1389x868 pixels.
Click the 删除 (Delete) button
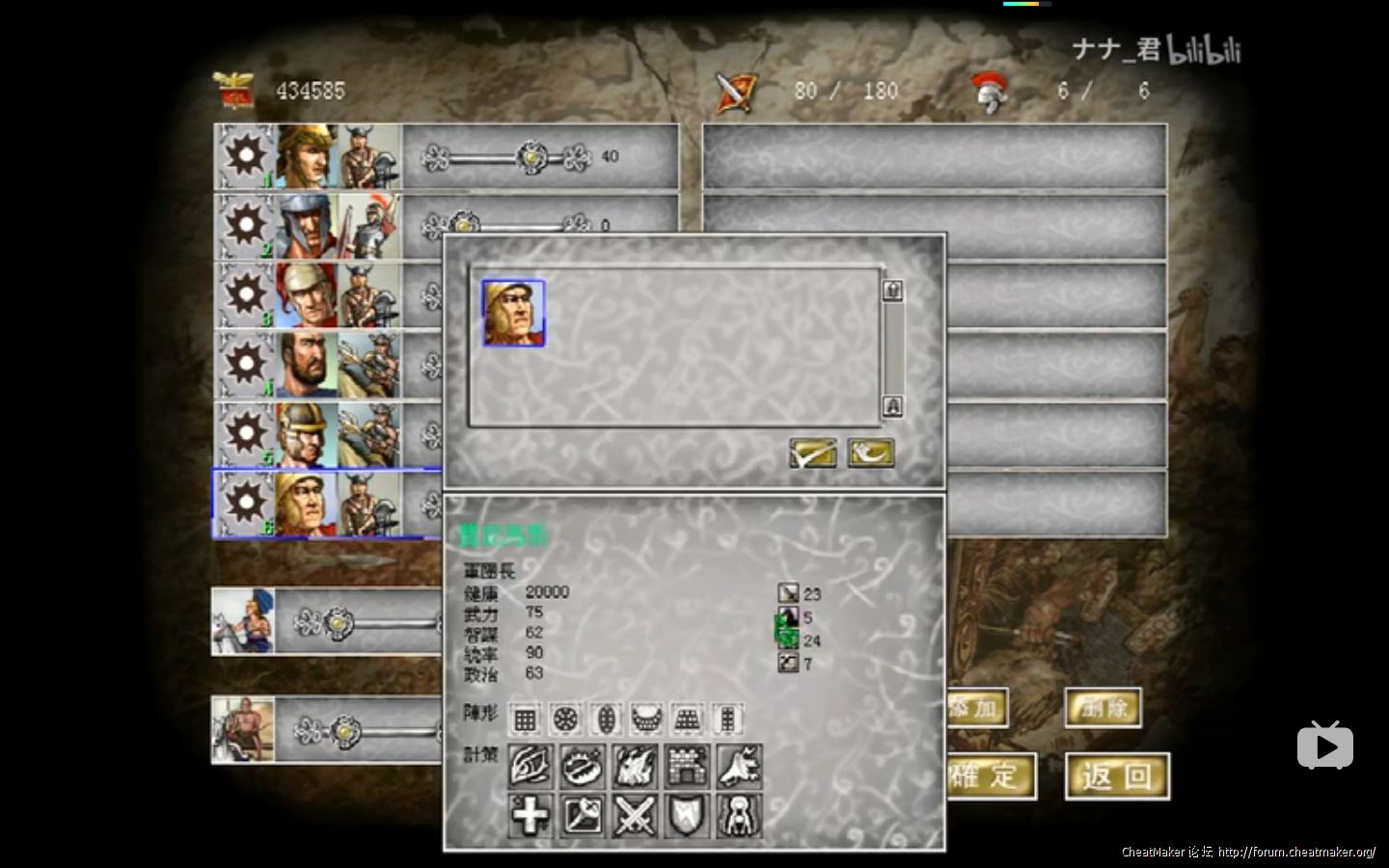pyautogui.click(x=1103, y=708)
